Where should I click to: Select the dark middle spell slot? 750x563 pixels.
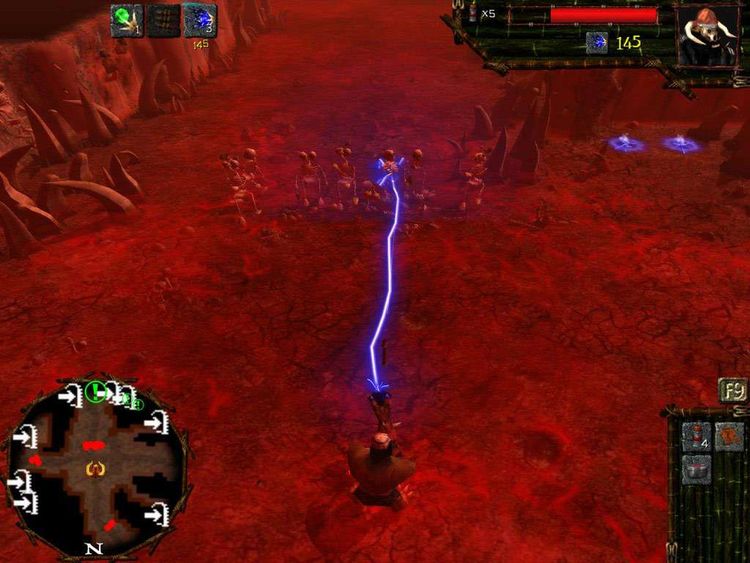point(163,20)
